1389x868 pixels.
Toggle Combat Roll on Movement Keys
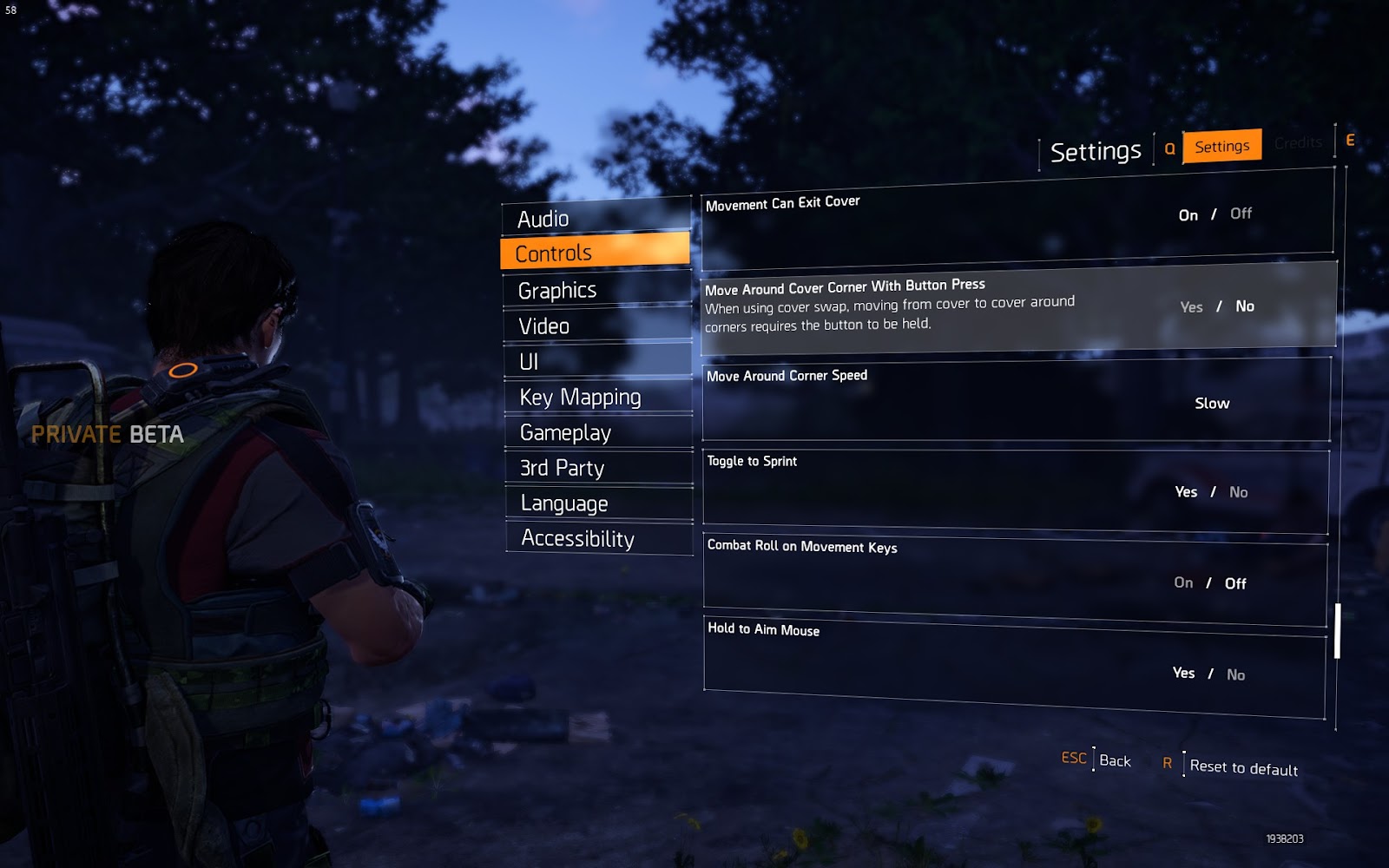pyautogui.click(x=1209, y=583)
